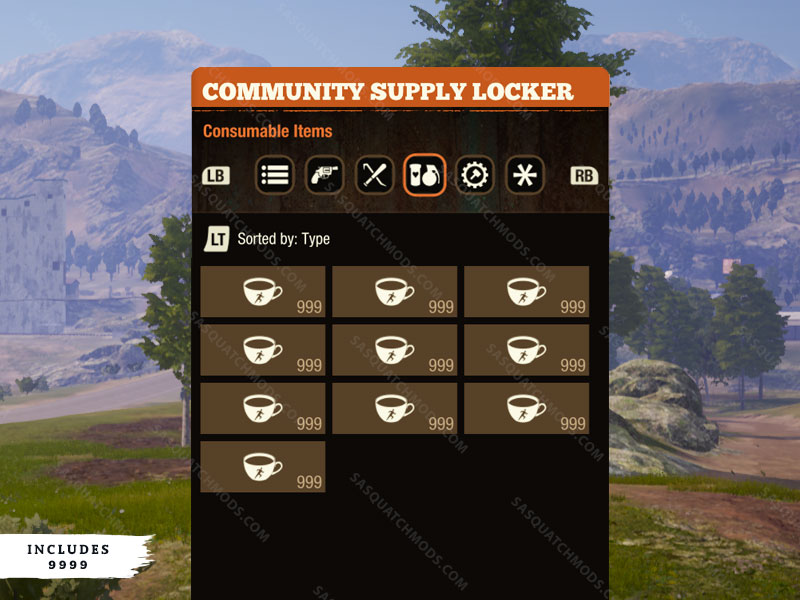Switch to the gear-shaped mods tab
Viewport: 800px width, 600px height.
(474, 175)
